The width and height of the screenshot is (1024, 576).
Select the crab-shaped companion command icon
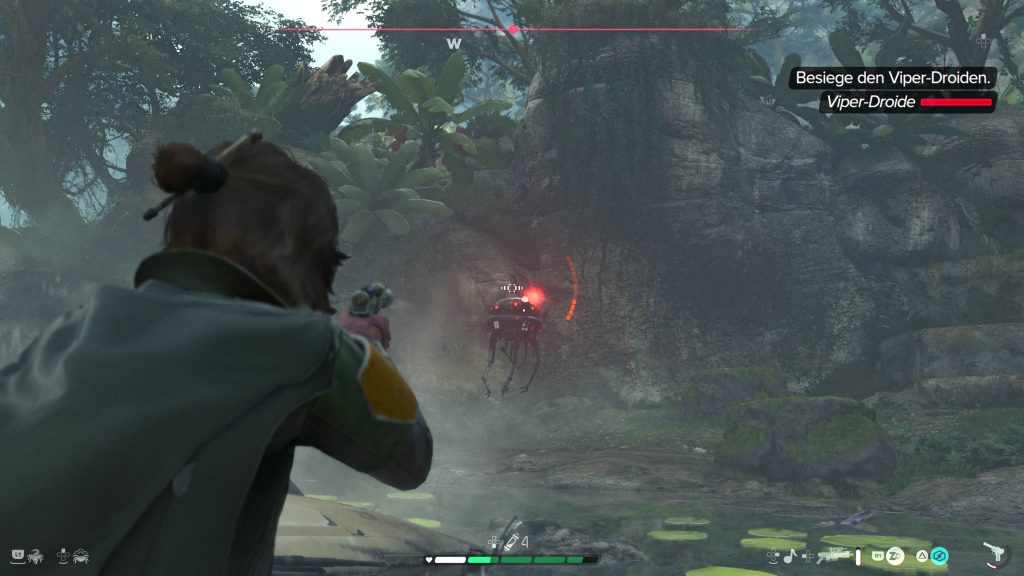click(x=80, y=553)
